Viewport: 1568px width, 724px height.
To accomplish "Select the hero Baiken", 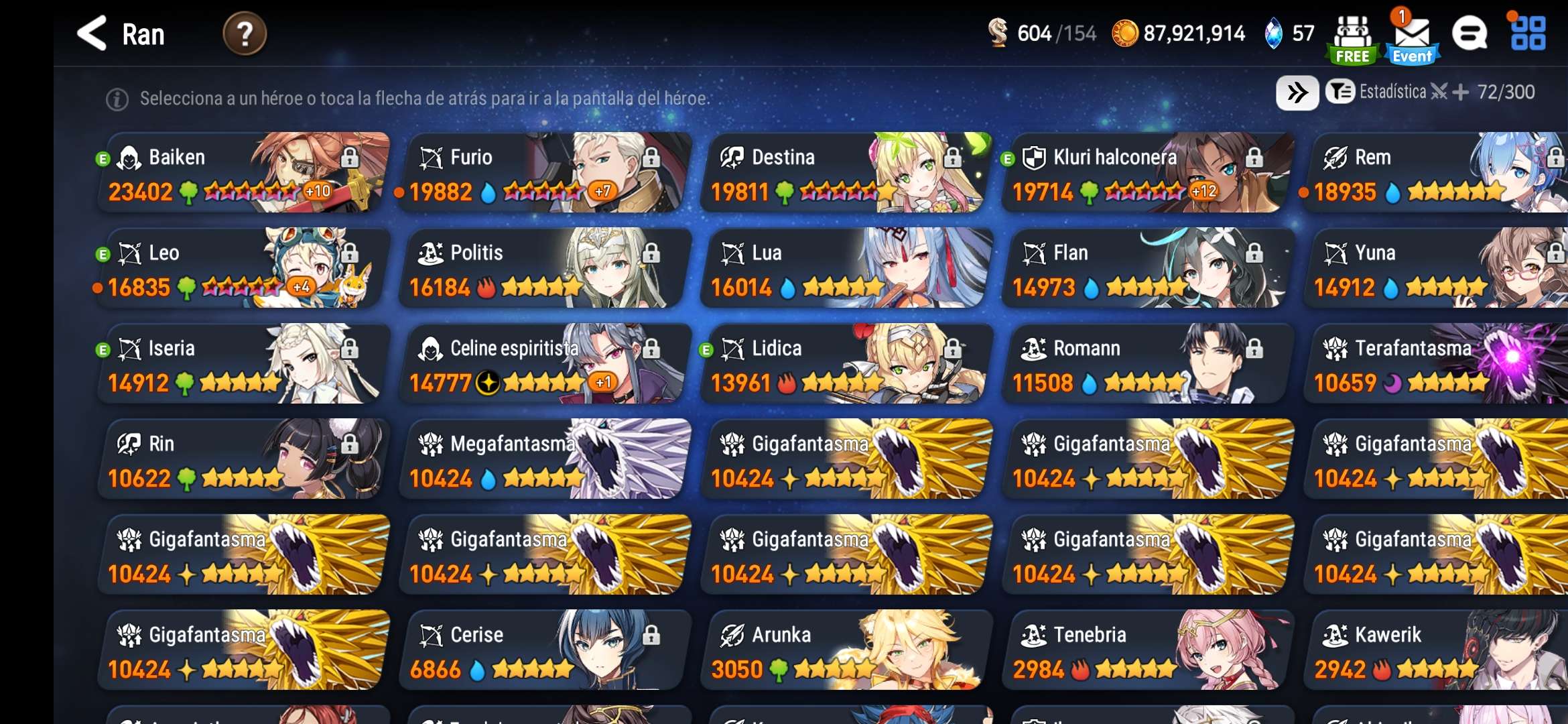I will pos(243,173).
